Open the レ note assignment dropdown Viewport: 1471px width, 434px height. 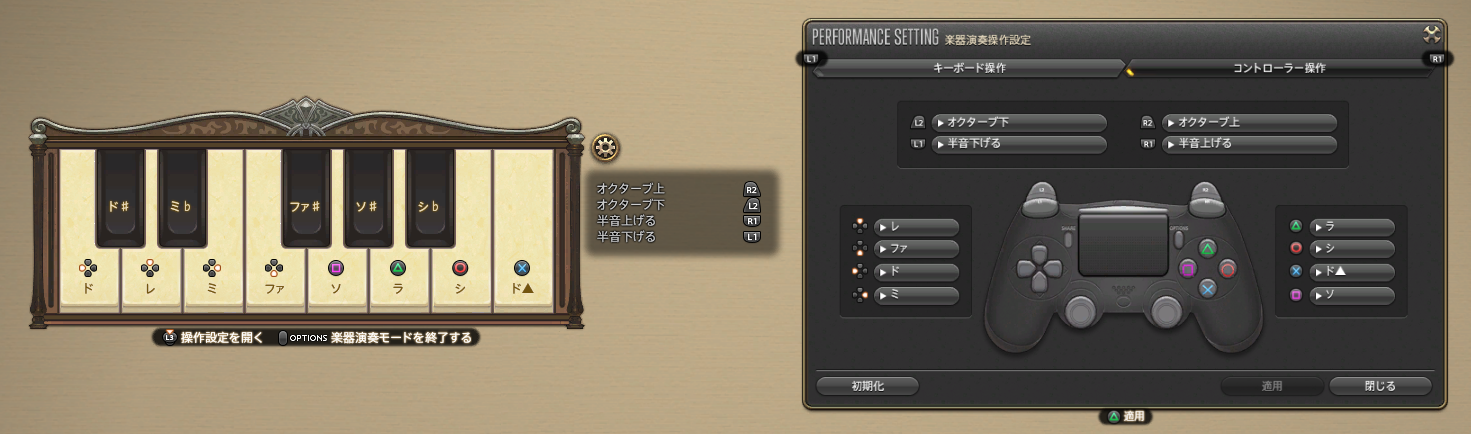pos(916,227)
